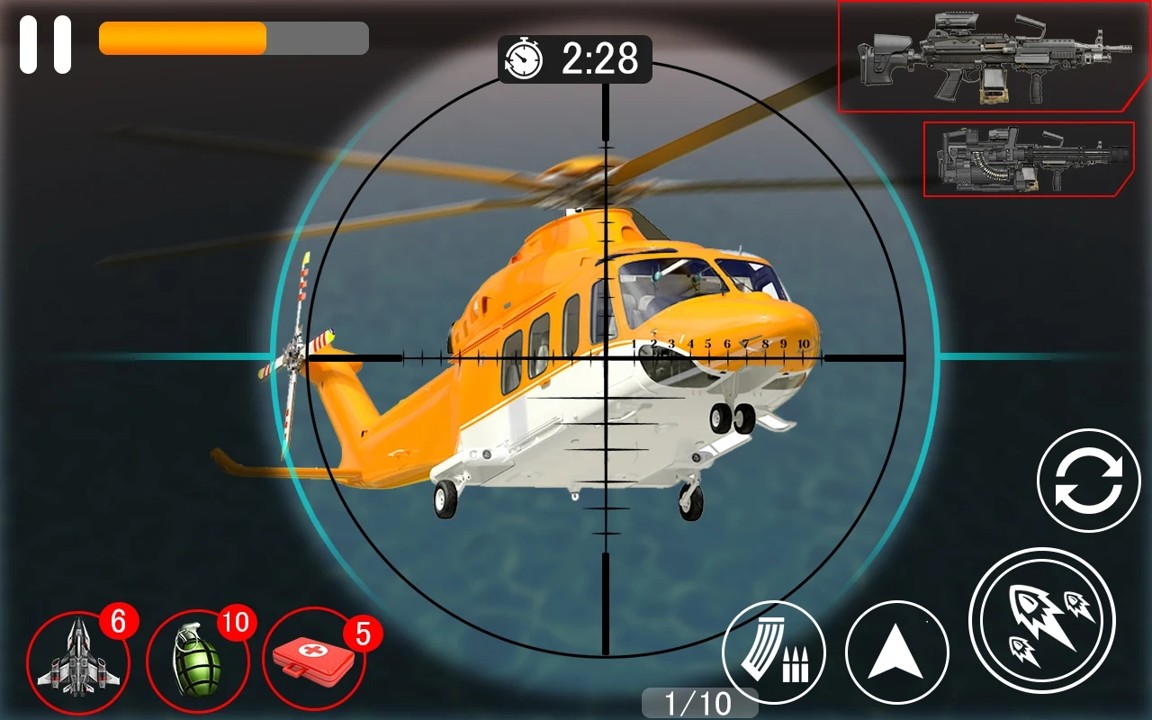Switch to the belt-fed machine gun below
This screenshot has height=720, width=1152.
click(1028, 158)
